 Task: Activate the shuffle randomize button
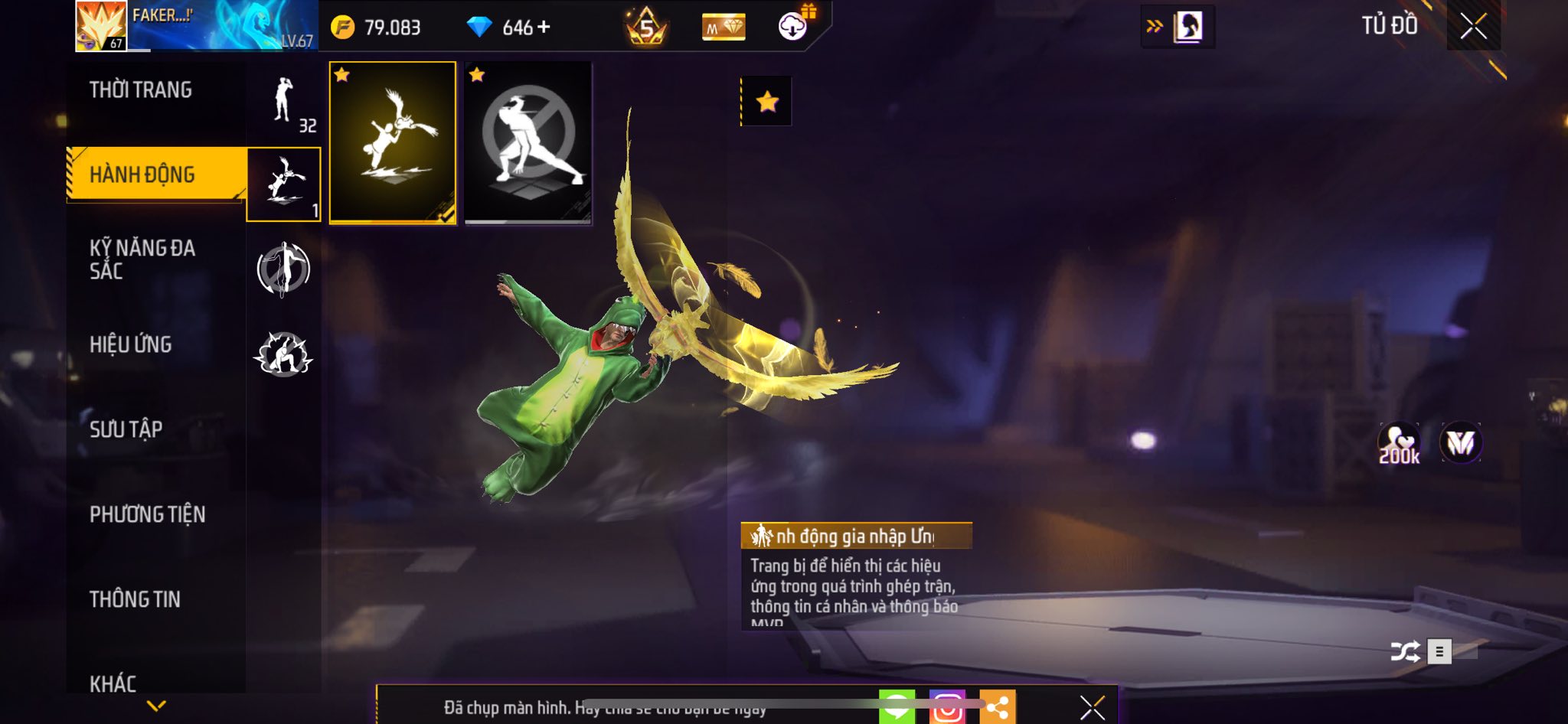point(1405,651)
